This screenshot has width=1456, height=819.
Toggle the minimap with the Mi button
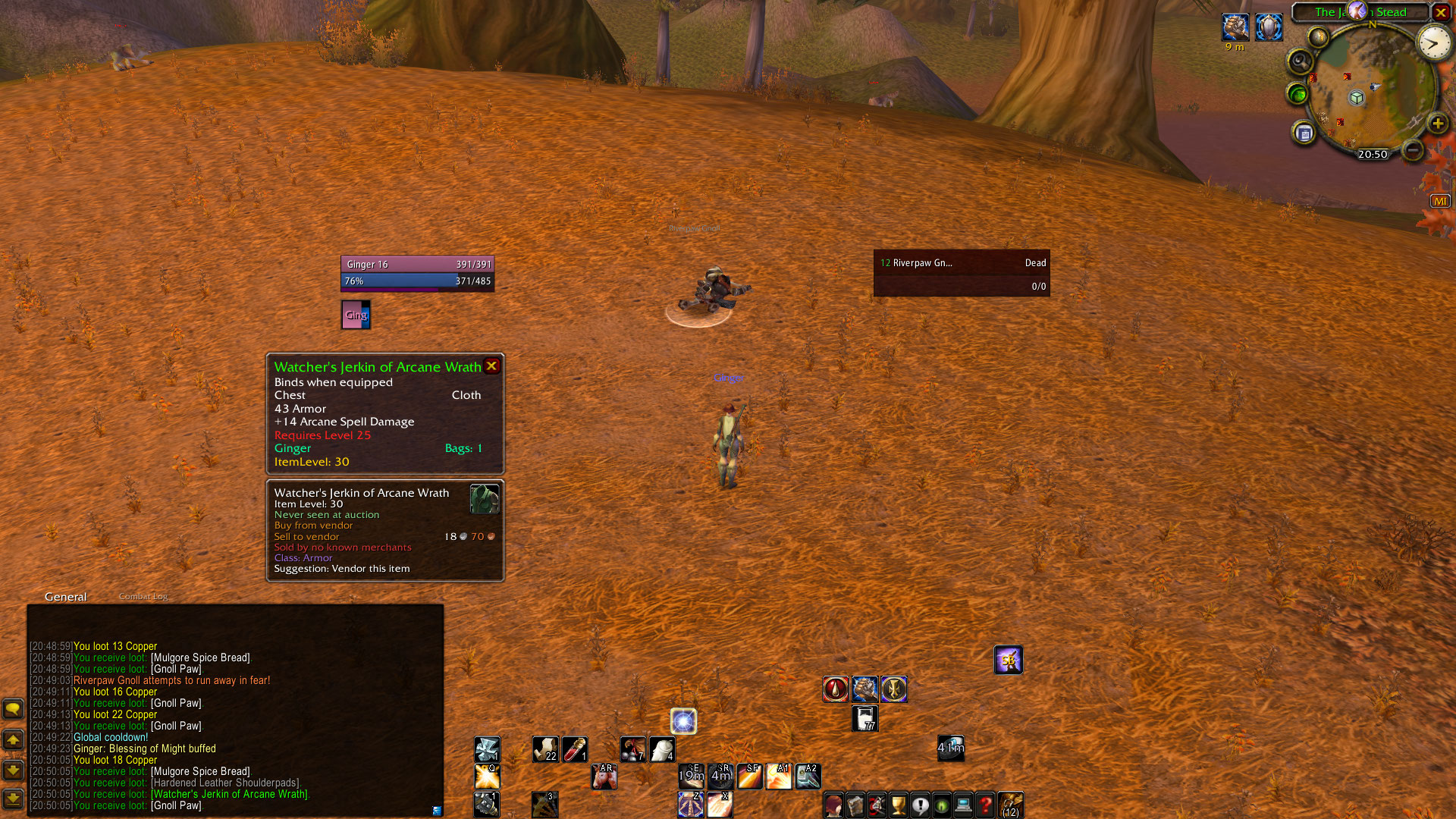pos(1440,200)
